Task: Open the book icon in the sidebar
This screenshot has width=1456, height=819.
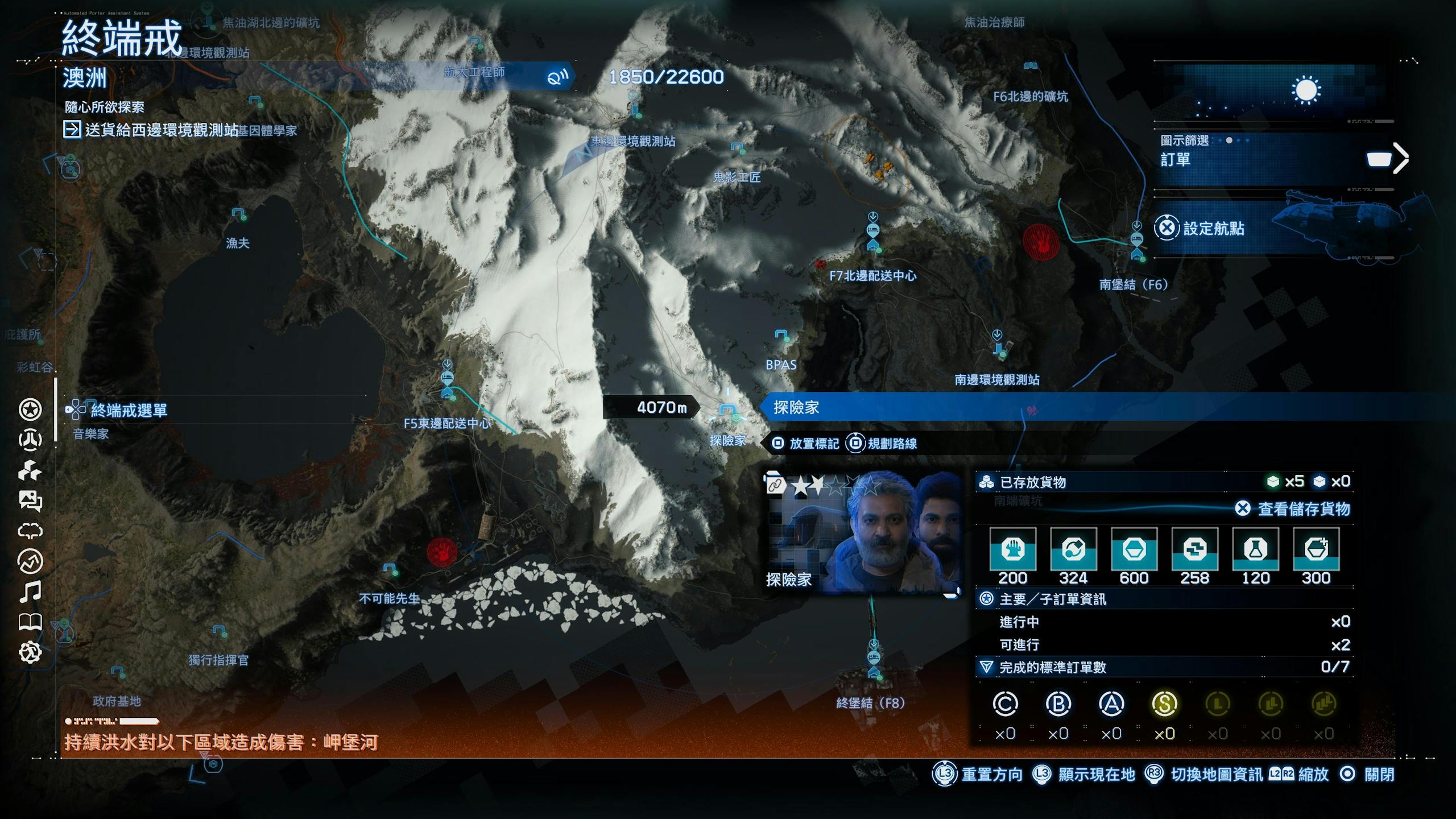Action: point(30,622)
